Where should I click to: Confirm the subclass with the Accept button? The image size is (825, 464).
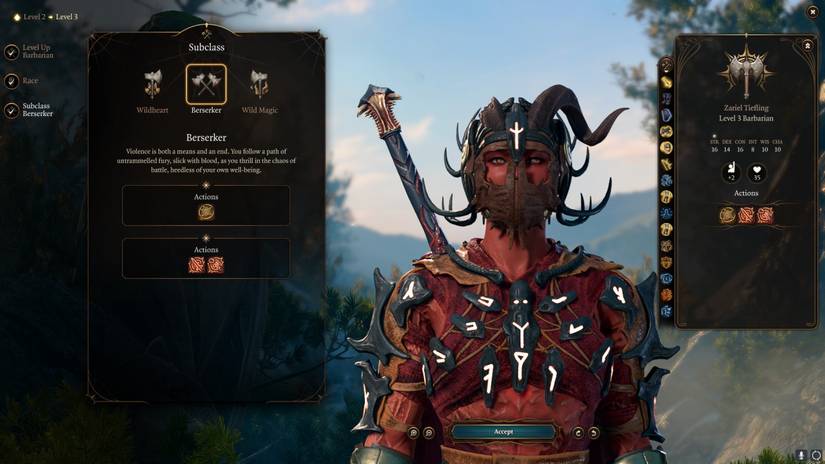(x=503, y=432)
